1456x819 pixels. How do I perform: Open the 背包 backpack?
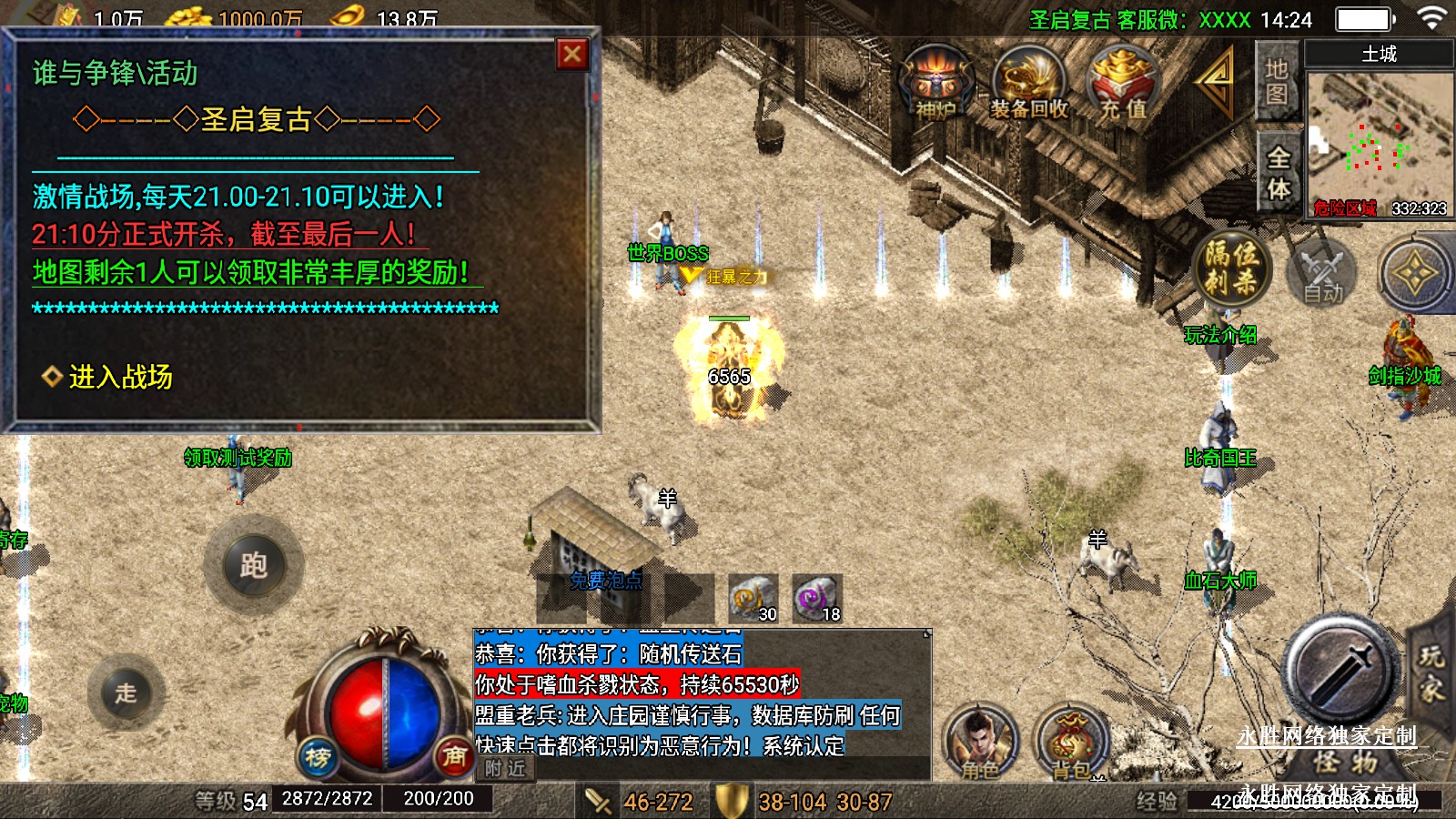pos(1071,743)
